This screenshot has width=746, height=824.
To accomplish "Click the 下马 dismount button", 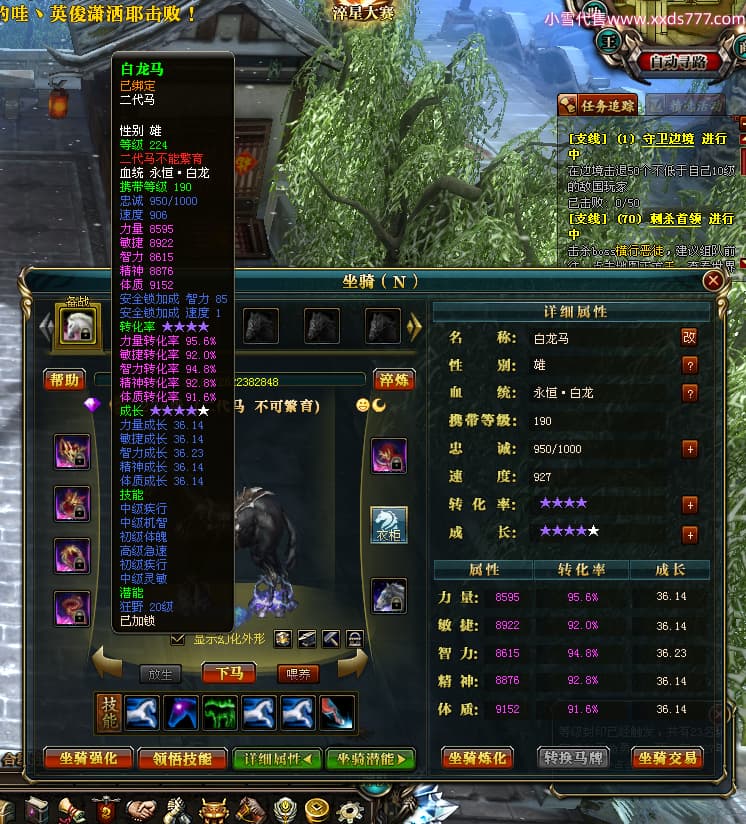I will (x=230, y=673).
